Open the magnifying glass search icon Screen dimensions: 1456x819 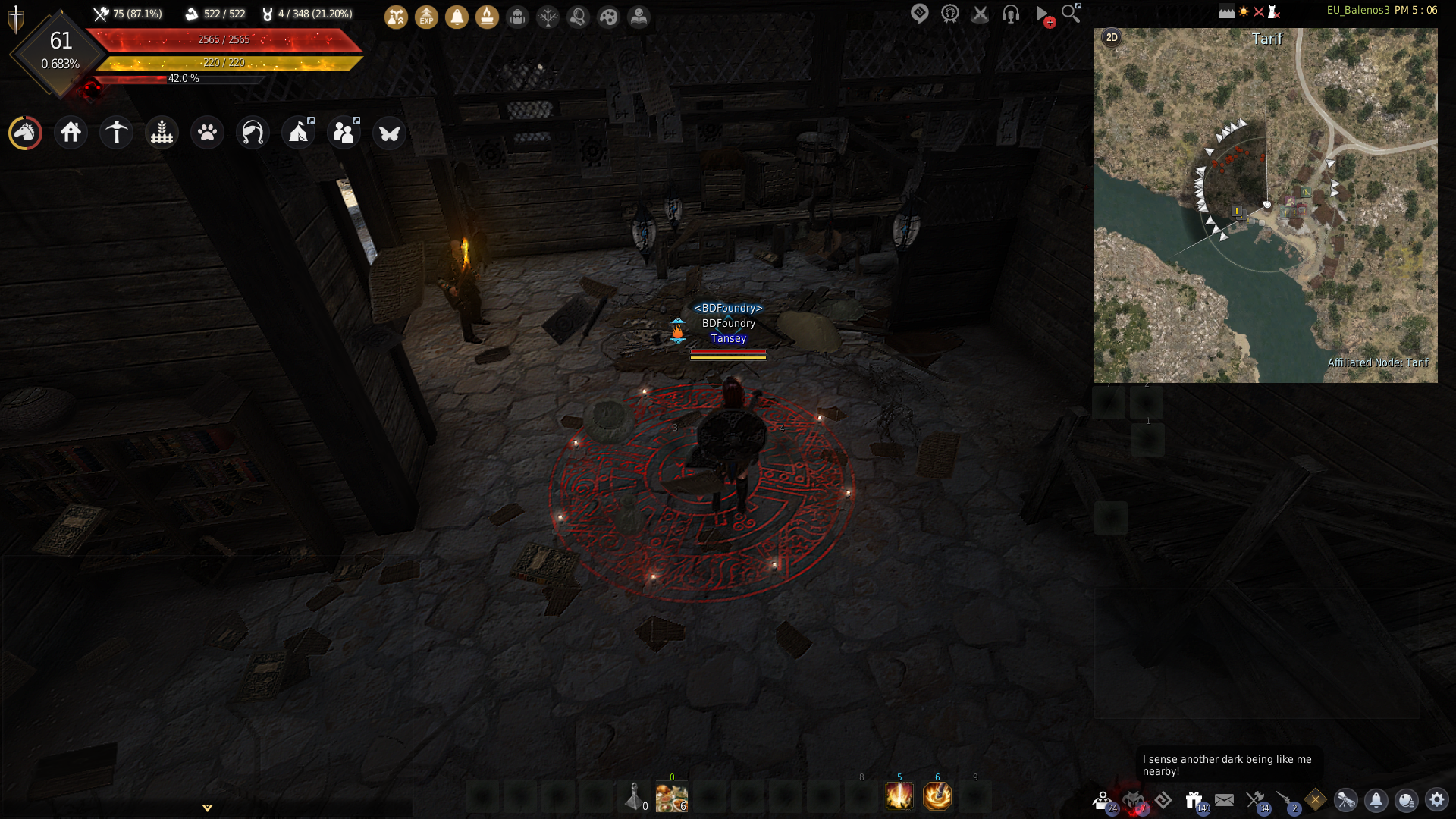click(1070, 13)
